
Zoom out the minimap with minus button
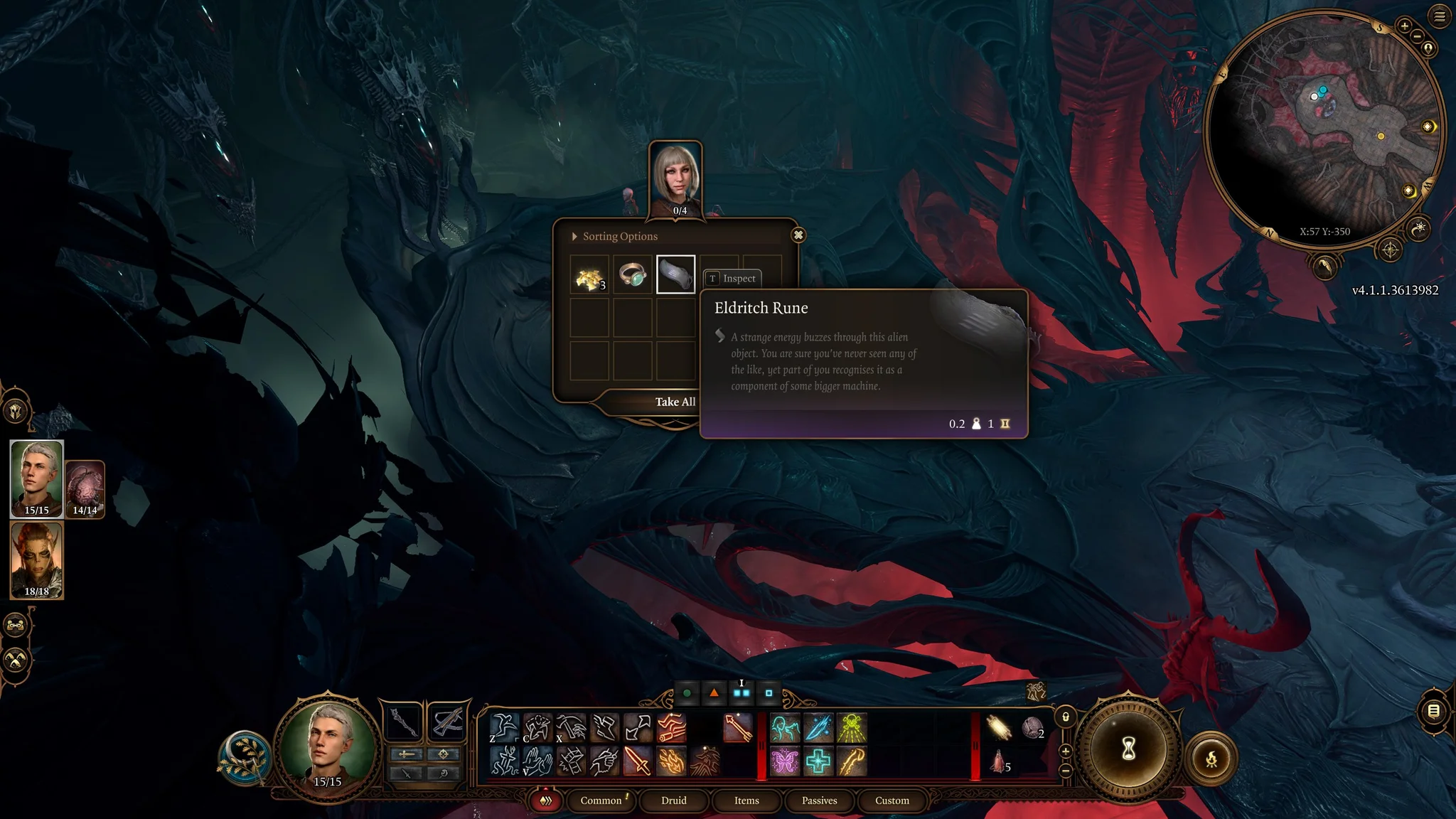(x=1417, y=36)
